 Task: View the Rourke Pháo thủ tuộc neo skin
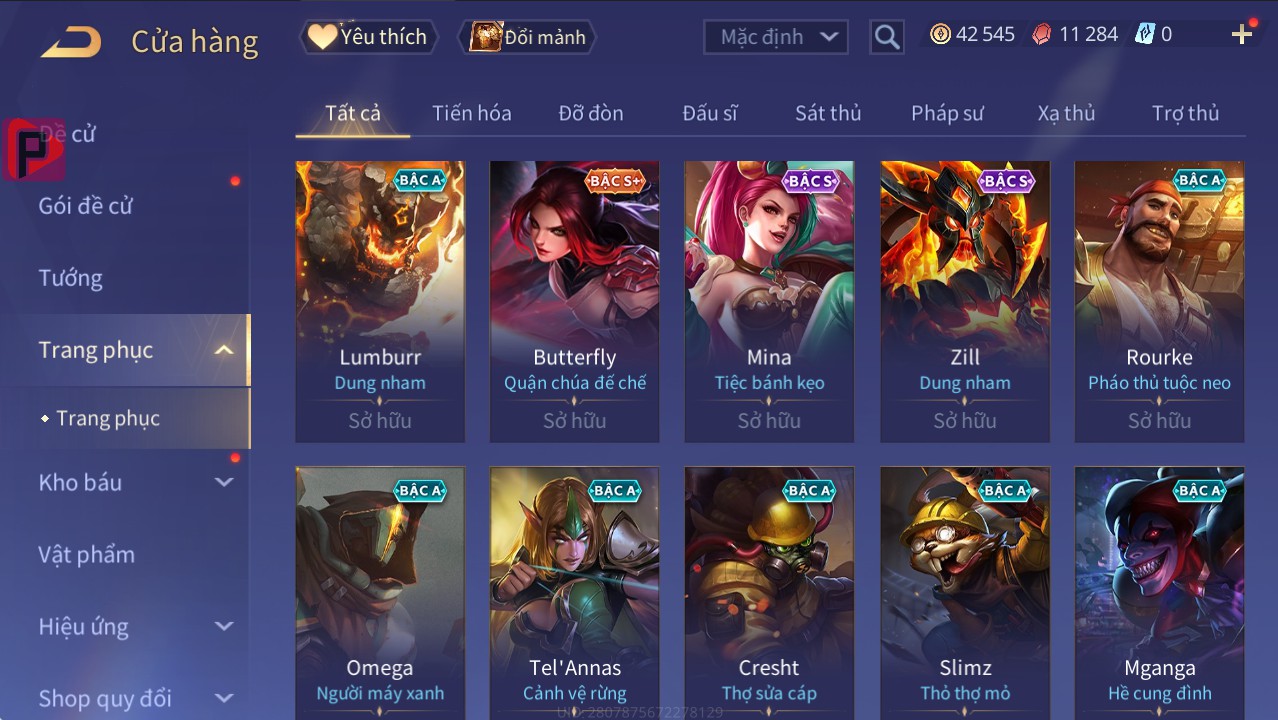pyautogui.click(x=1159, y=300)
